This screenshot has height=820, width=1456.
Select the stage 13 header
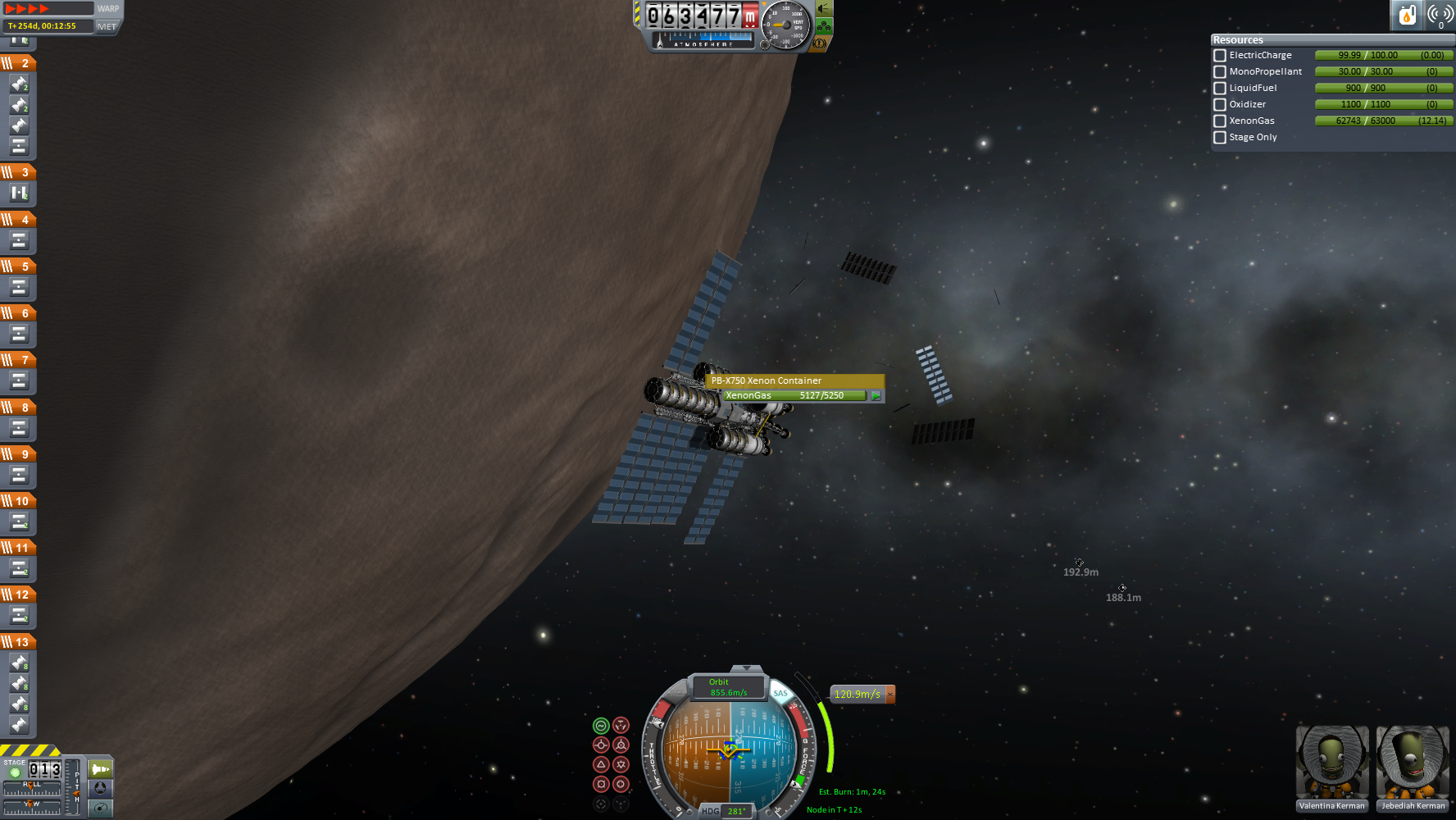[18, 642]
